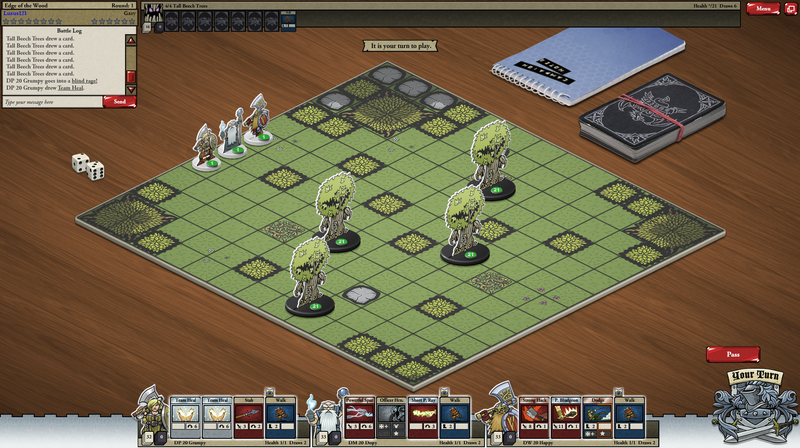
Task: Click the battle log down arrow
Action: pyautogui.click(x=129, y=88)
